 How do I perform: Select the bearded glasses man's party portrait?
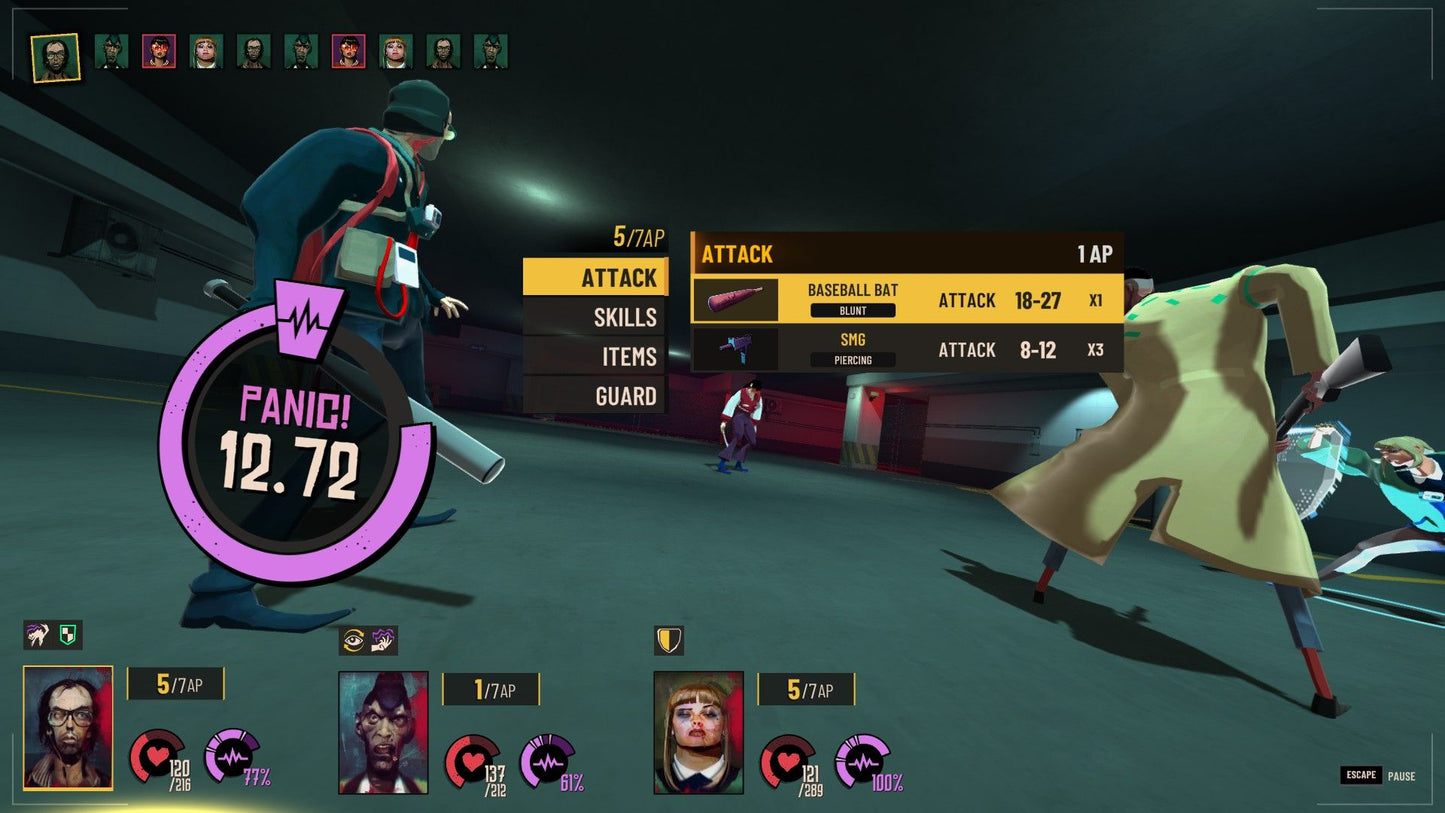(68, 727)
